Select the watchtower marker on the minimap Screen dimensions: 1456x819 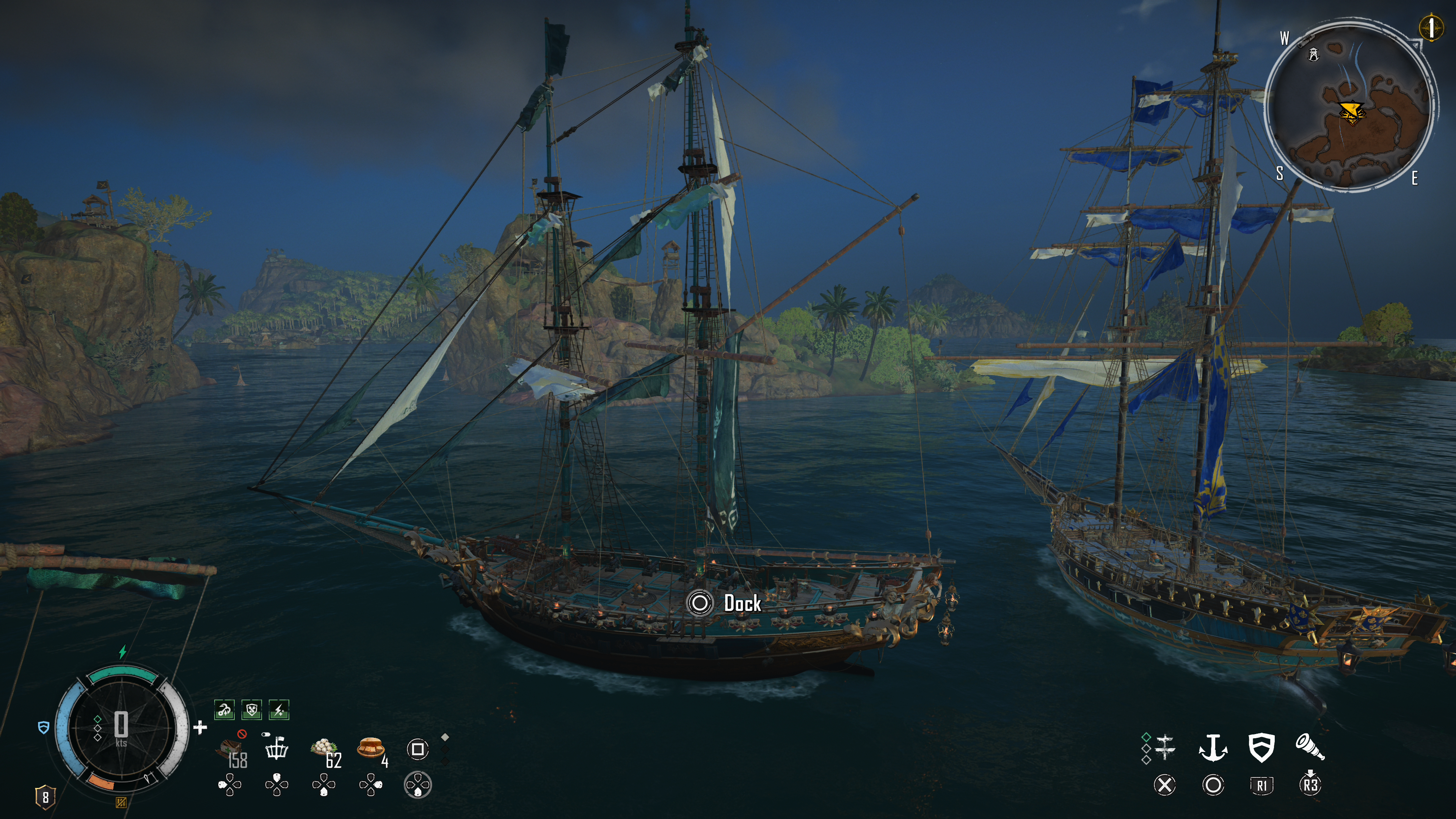tap(1313, 54)
